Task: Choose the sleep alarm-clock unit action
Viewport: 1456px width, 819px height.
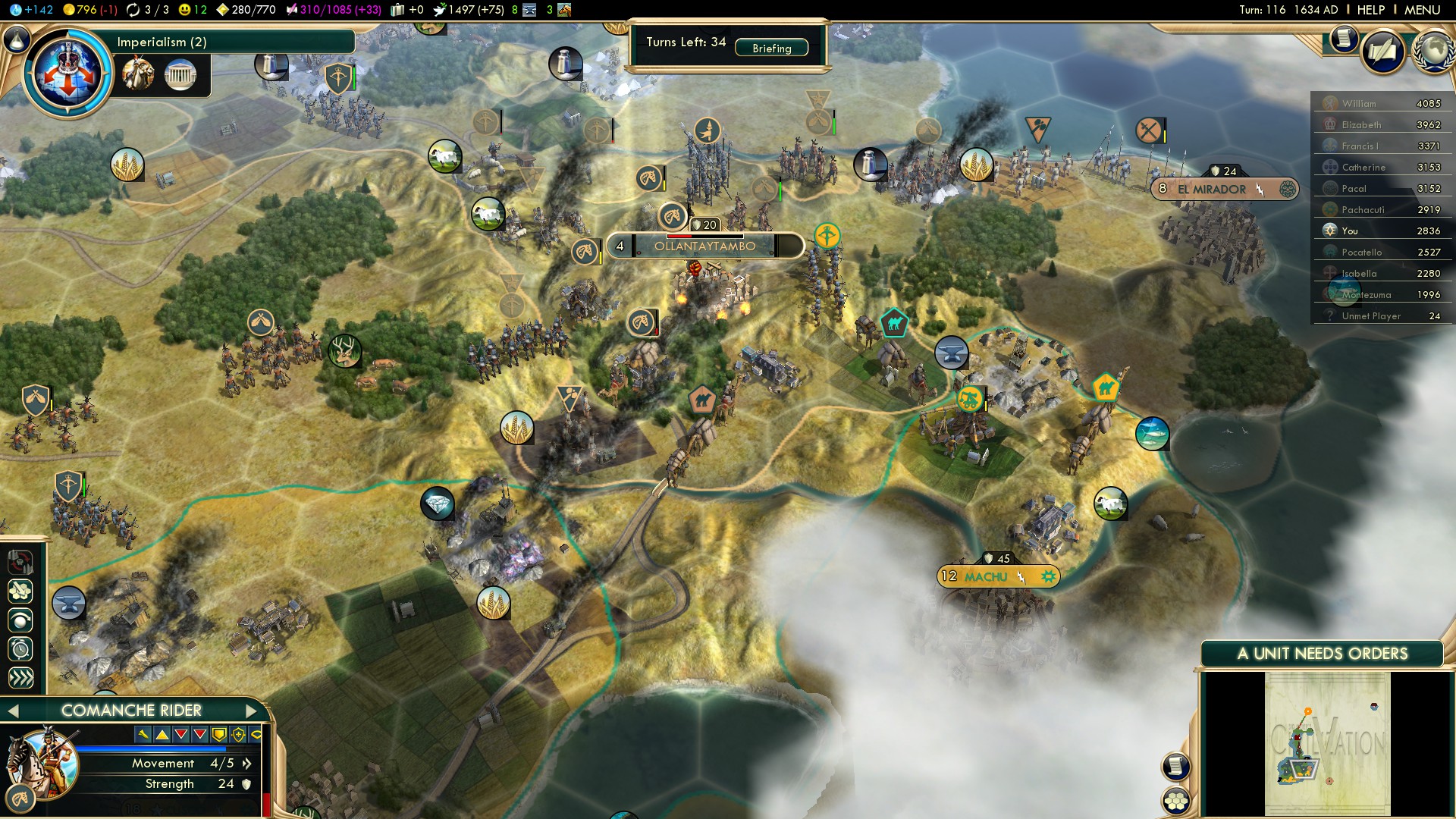Action: tap(20, 649)
